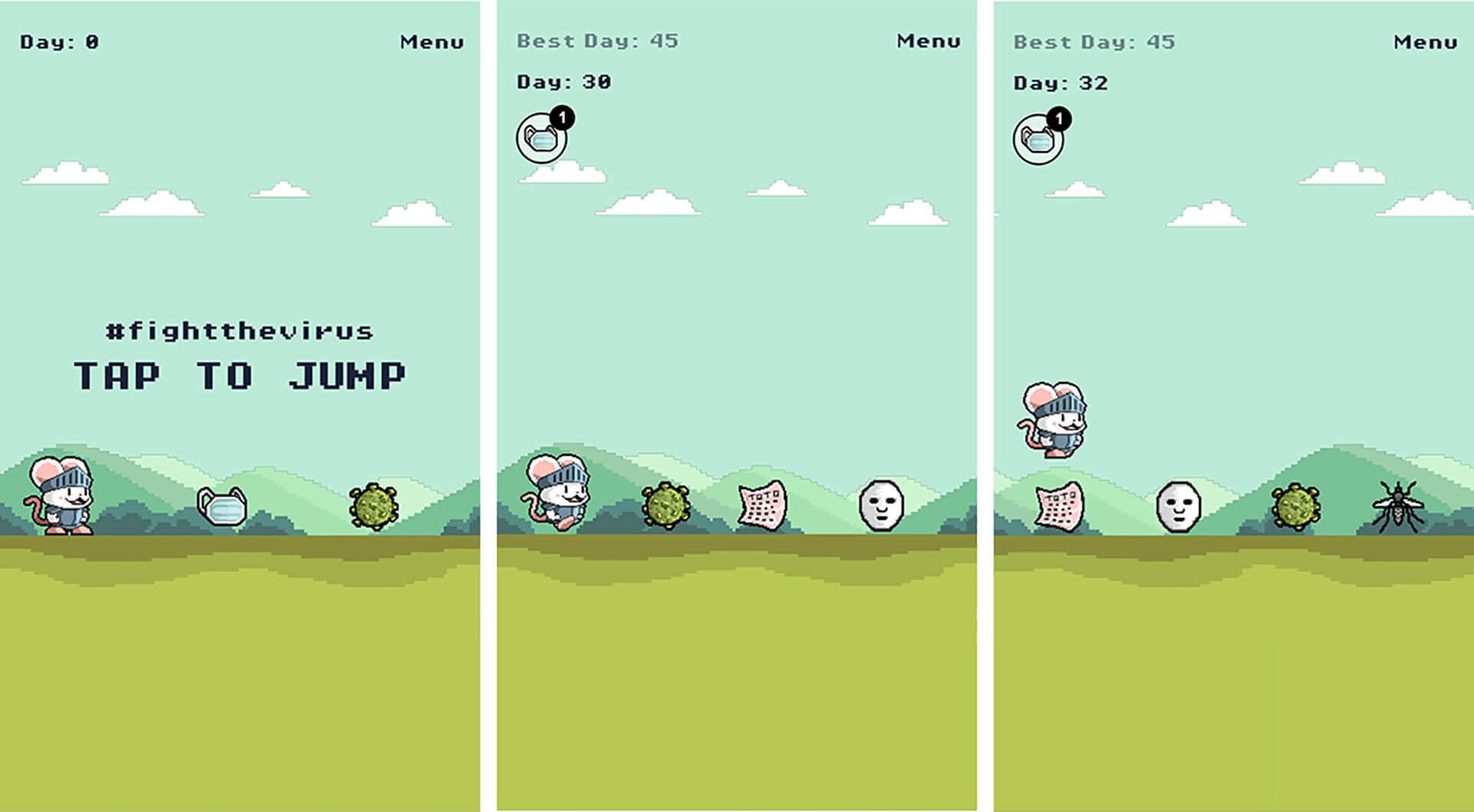Open Menu on the Day: 0 screen

[431, 42]
